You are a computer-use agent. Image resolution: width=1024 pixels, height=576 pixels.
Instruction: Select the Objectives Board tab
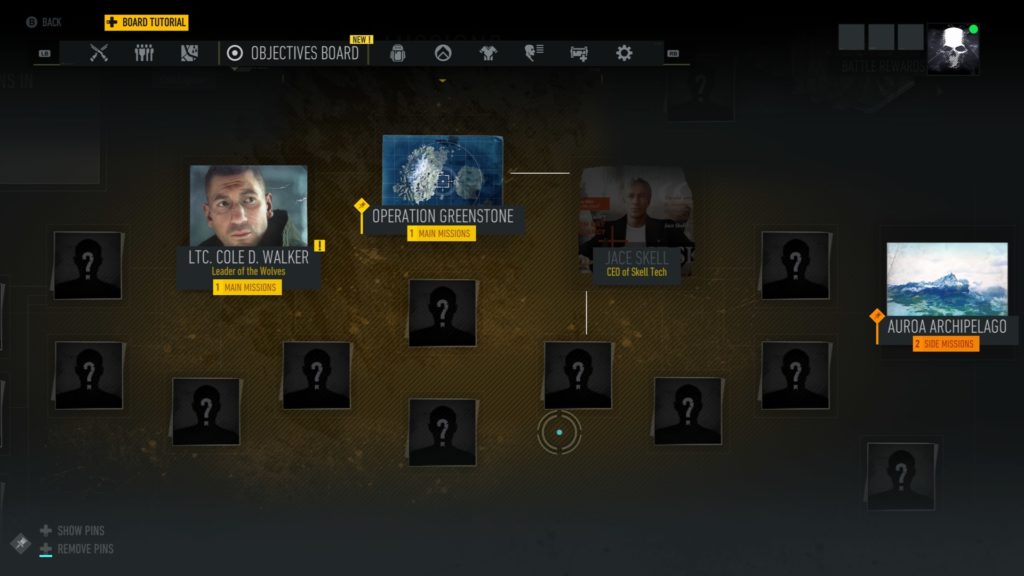[x=293, y=53]
